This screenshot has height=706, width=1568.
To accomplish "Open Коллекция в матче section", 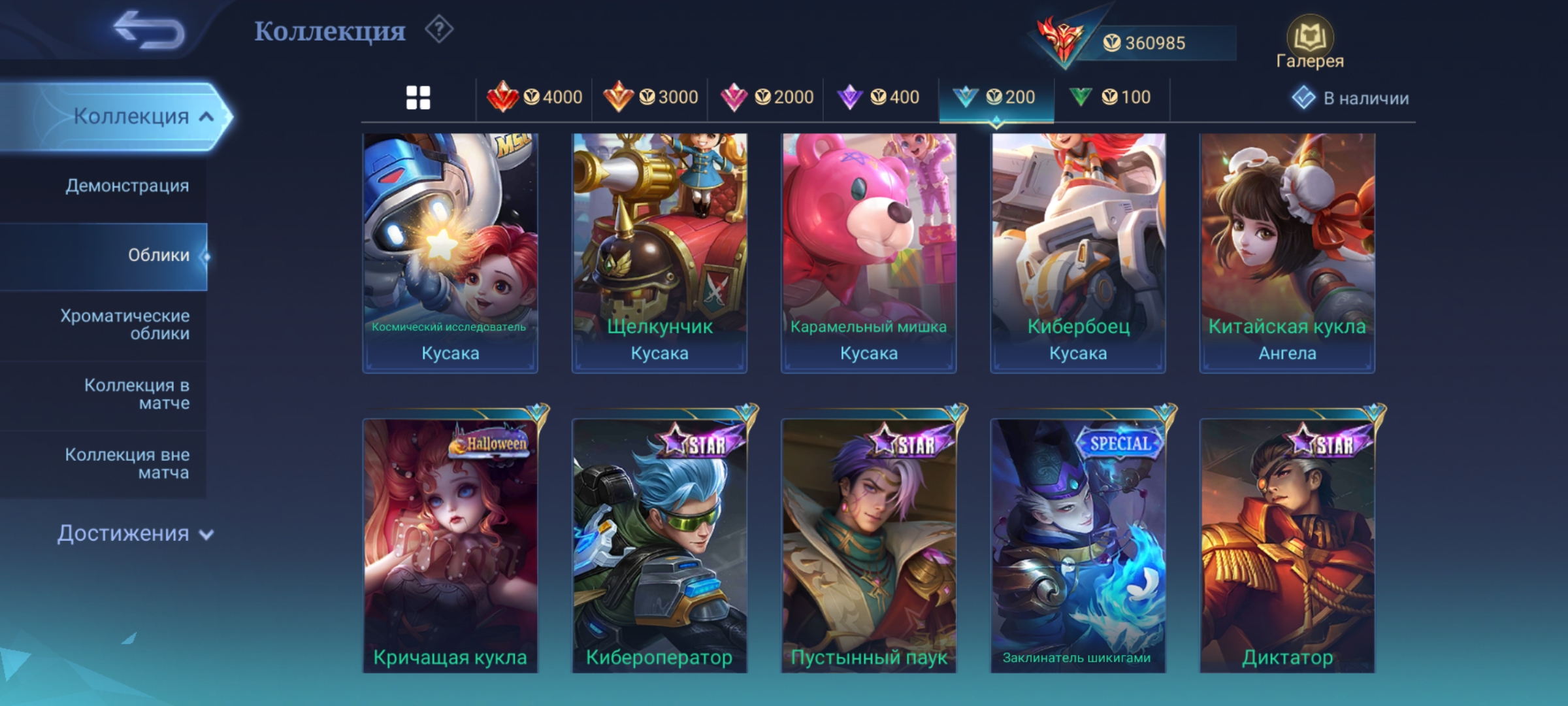I will [137, 394].
